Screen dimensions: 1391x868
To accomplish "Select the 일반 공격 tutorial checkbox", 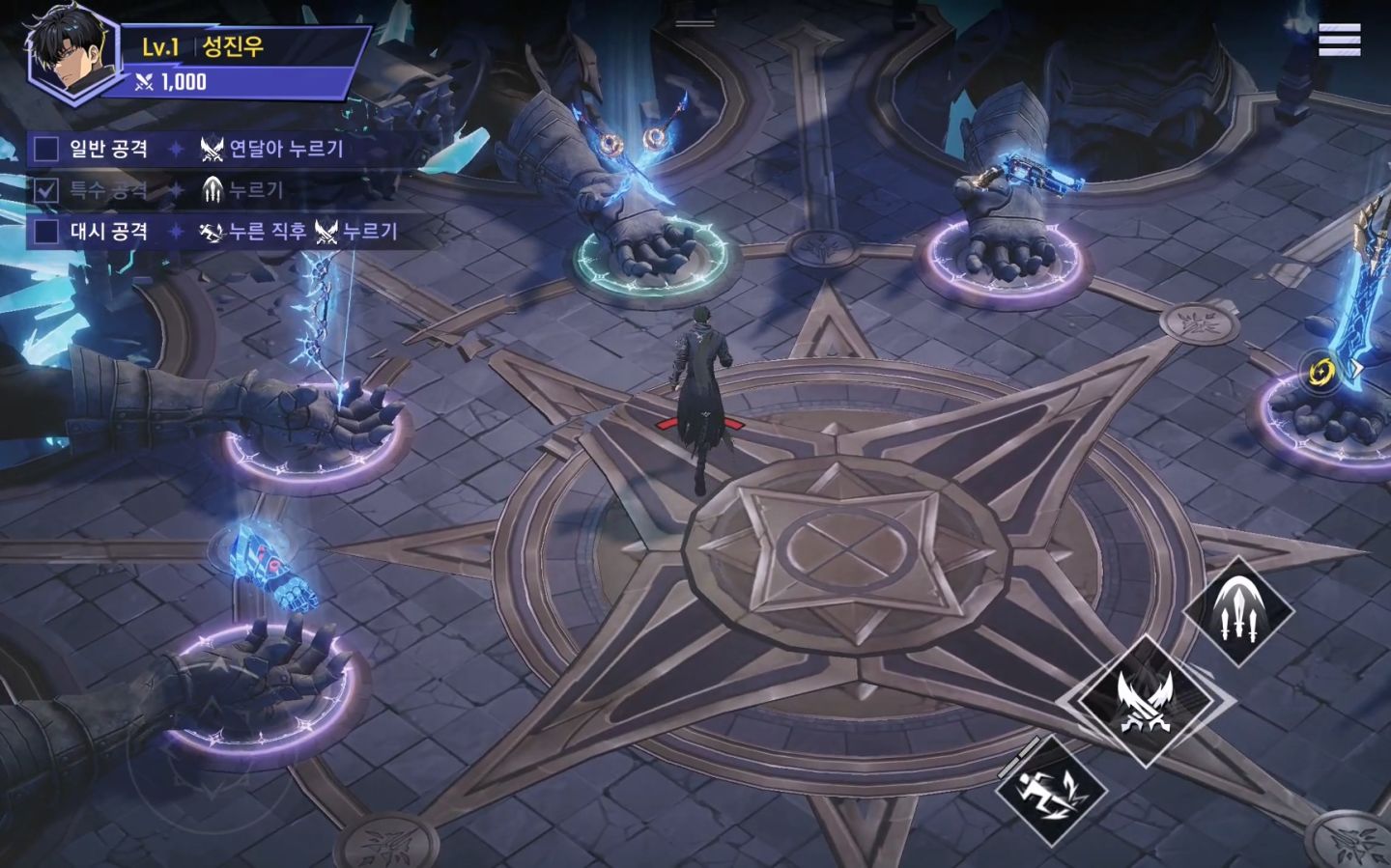I will (x=46, y=149).
